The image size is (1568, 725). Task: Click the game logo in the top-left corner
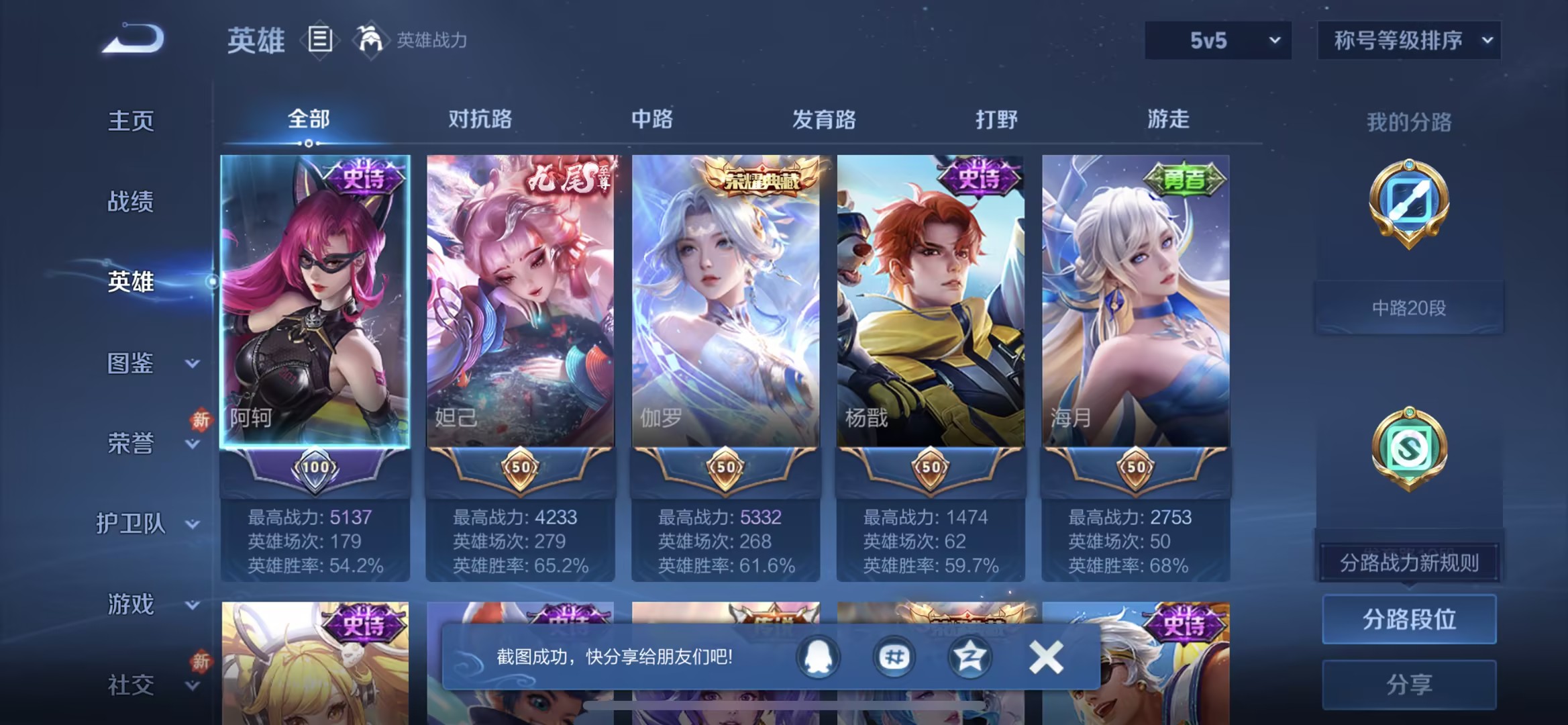click(x=133, y=38)
